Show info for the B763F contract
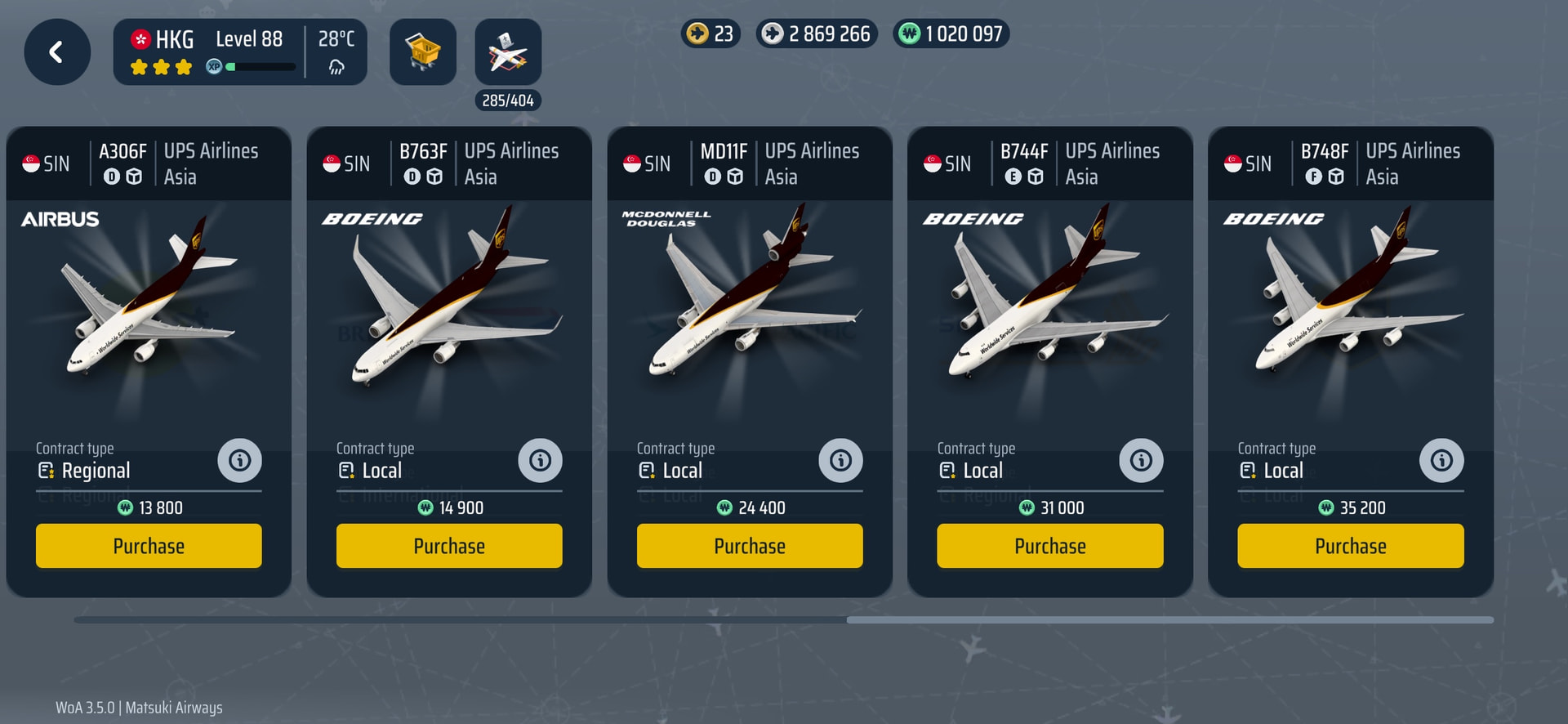The height and width of the screenshot is (724, 1568). coord(540,461)
